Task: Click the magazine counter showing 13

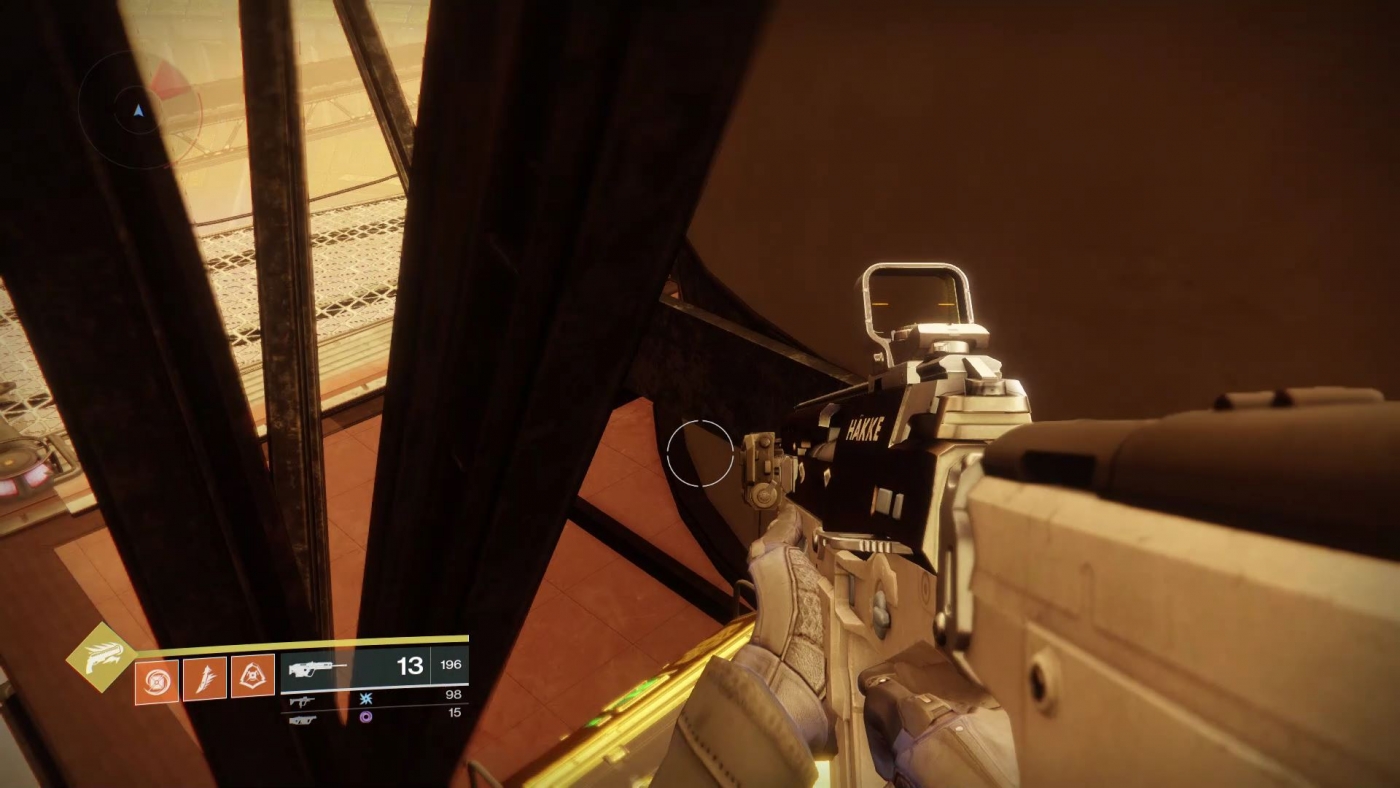Action: [x=410, y=664]
